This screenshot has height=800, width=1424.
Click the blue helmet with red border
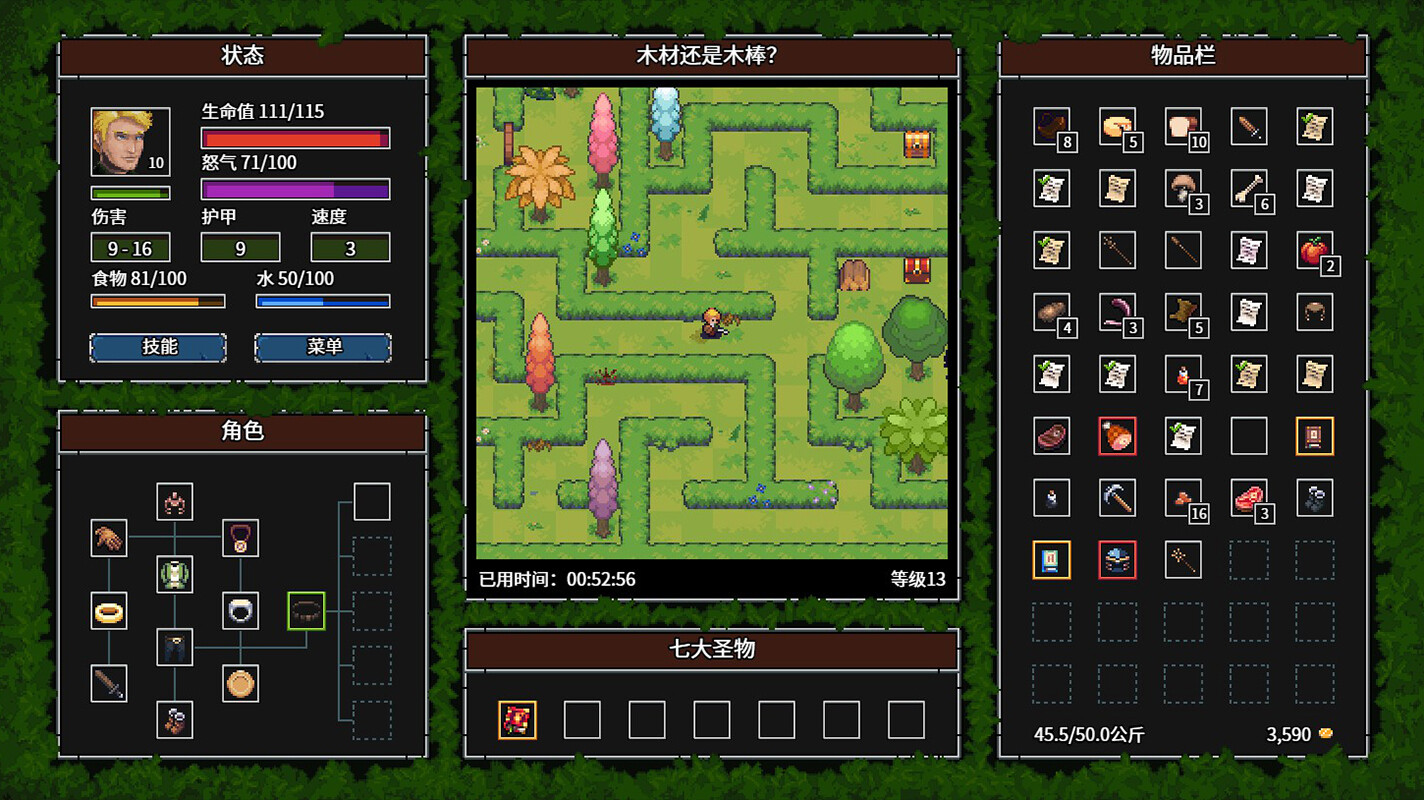tap(1117, 560)
